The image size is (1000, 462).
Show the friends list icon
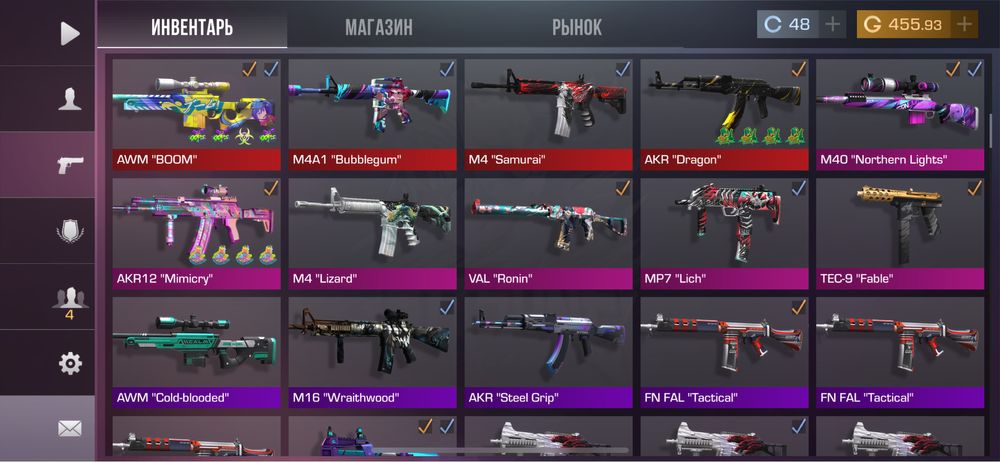pos(69,298)
